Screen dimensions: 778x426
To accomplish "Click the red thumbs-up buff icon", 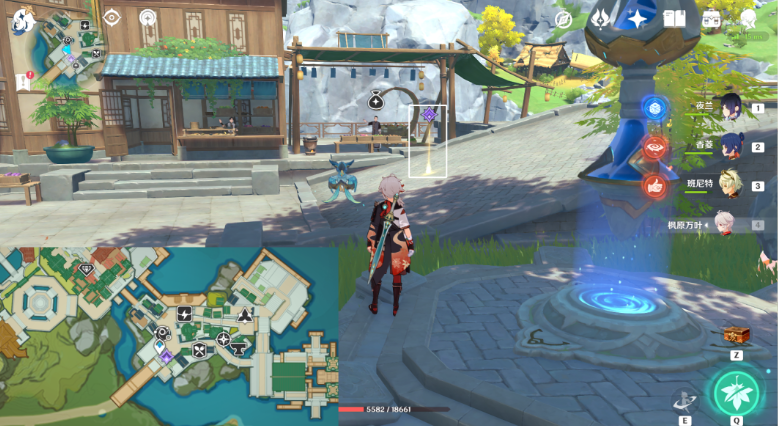I will tap(655, 185).
